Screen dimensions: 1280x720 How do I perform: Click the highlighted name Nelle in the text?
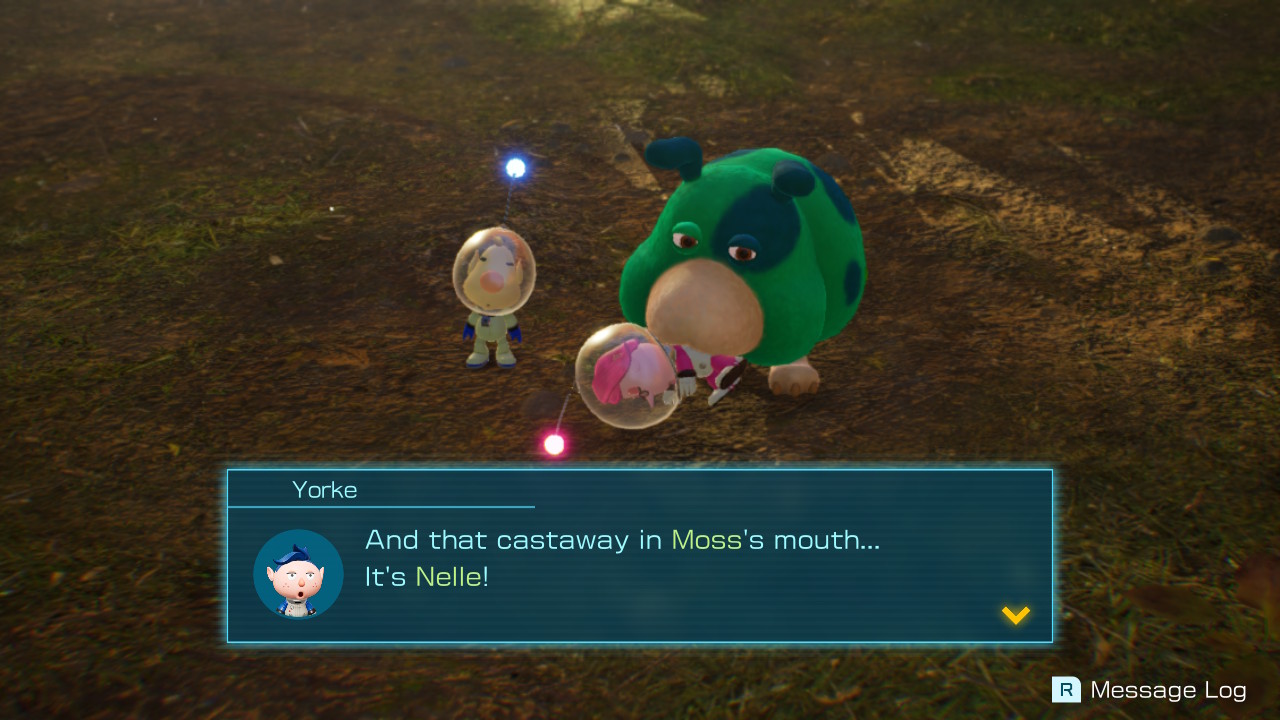coord(452,577)
